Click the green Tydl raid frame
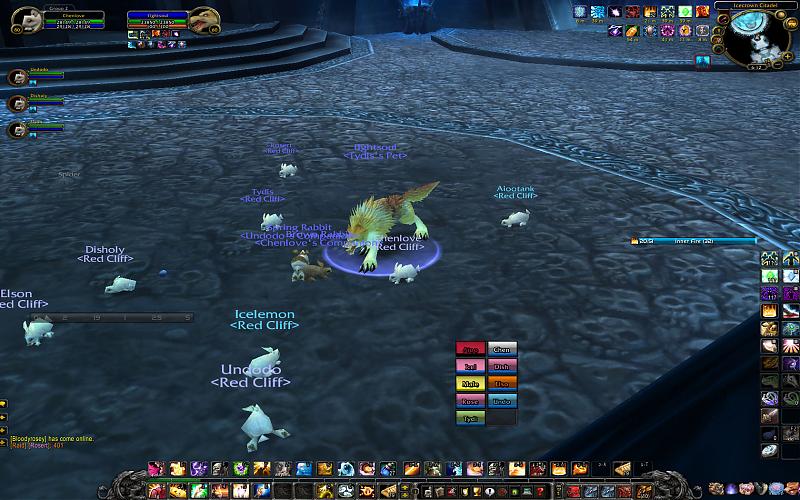The width and height of the screenshot is (800, 500). point(471,418)
